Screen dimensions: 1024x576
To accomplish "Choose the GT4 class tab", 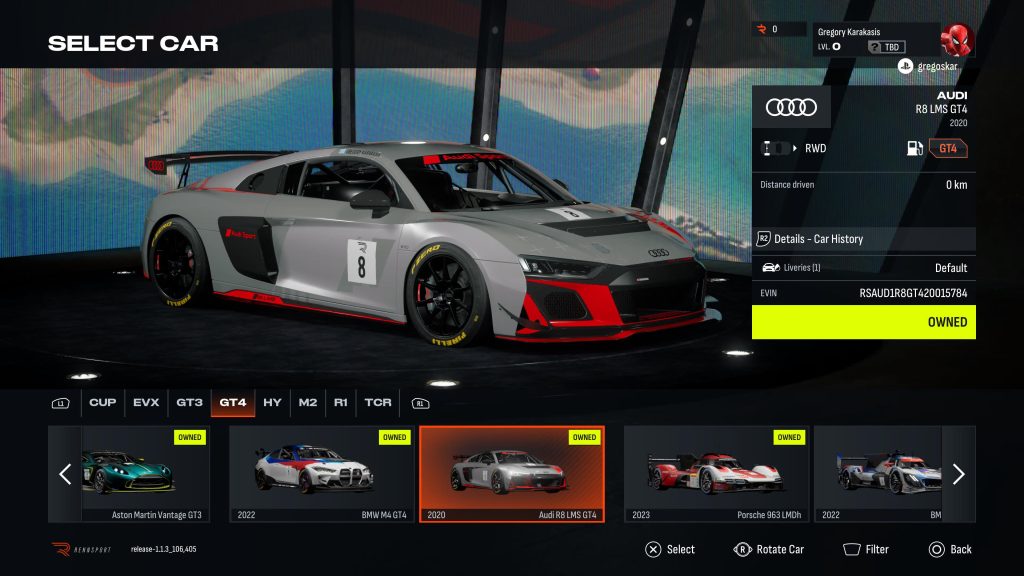I will tap(233, 403).
